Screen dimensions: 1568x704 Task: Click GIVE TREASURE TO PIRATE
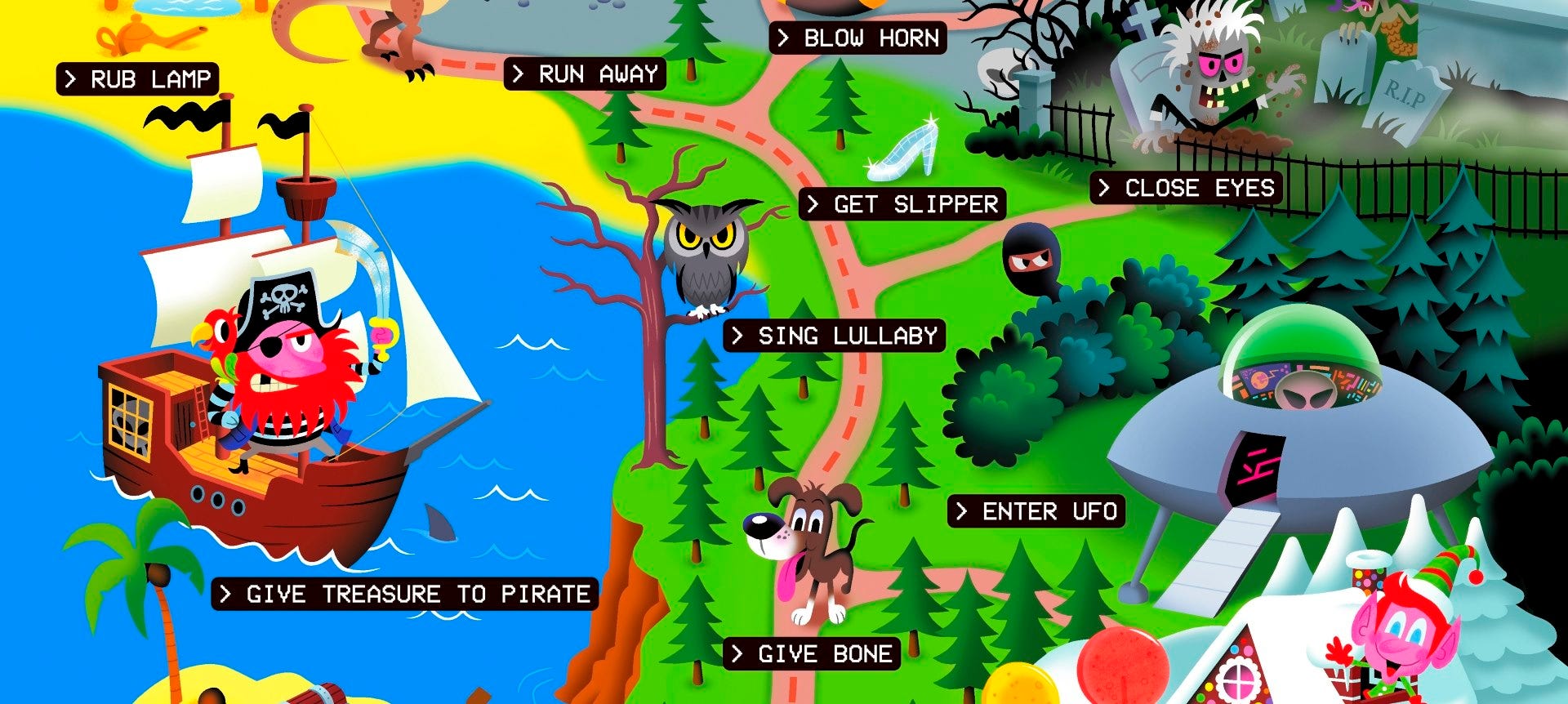(x=406, y=595)
